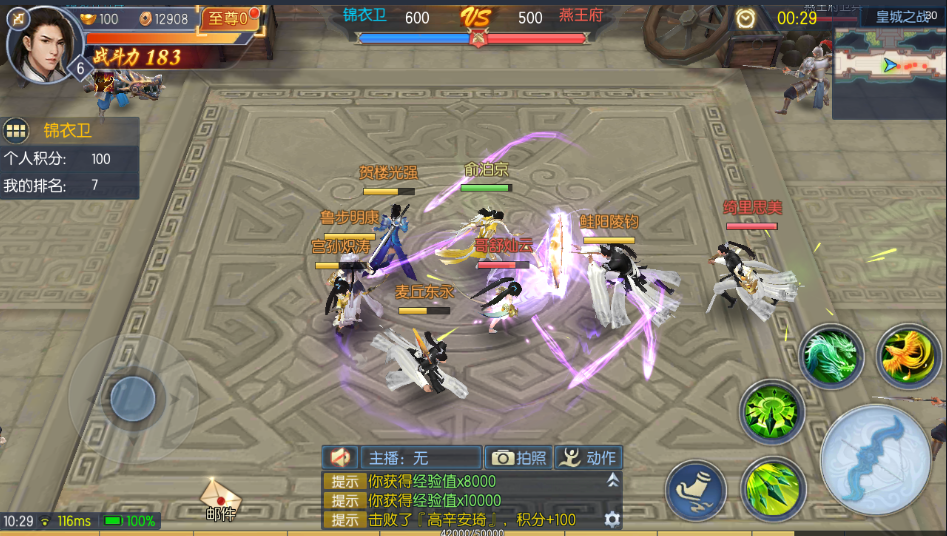The image size is (947, 536).
Task: Expand the chat log with the arrows
Action: [613, 481]
